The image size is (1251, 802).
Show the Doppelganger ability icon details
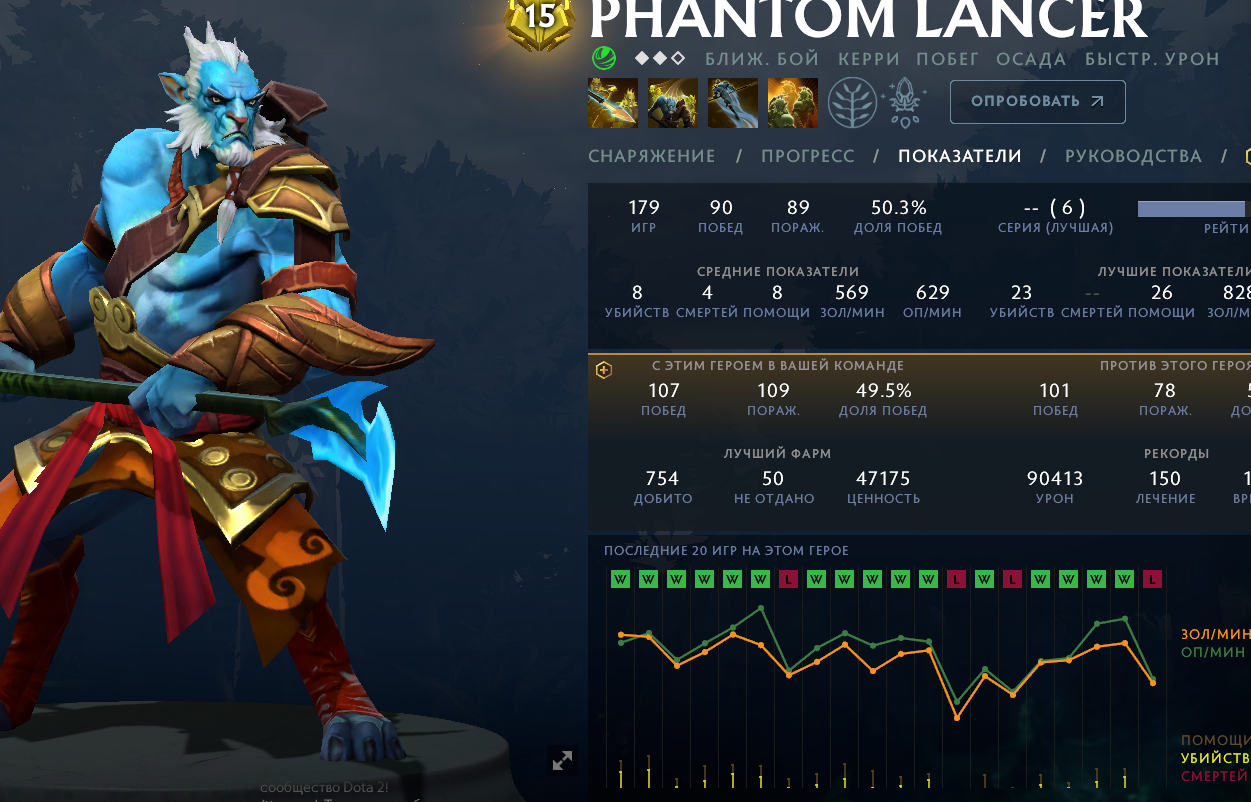pyautogui.click(x=673, y=103)
